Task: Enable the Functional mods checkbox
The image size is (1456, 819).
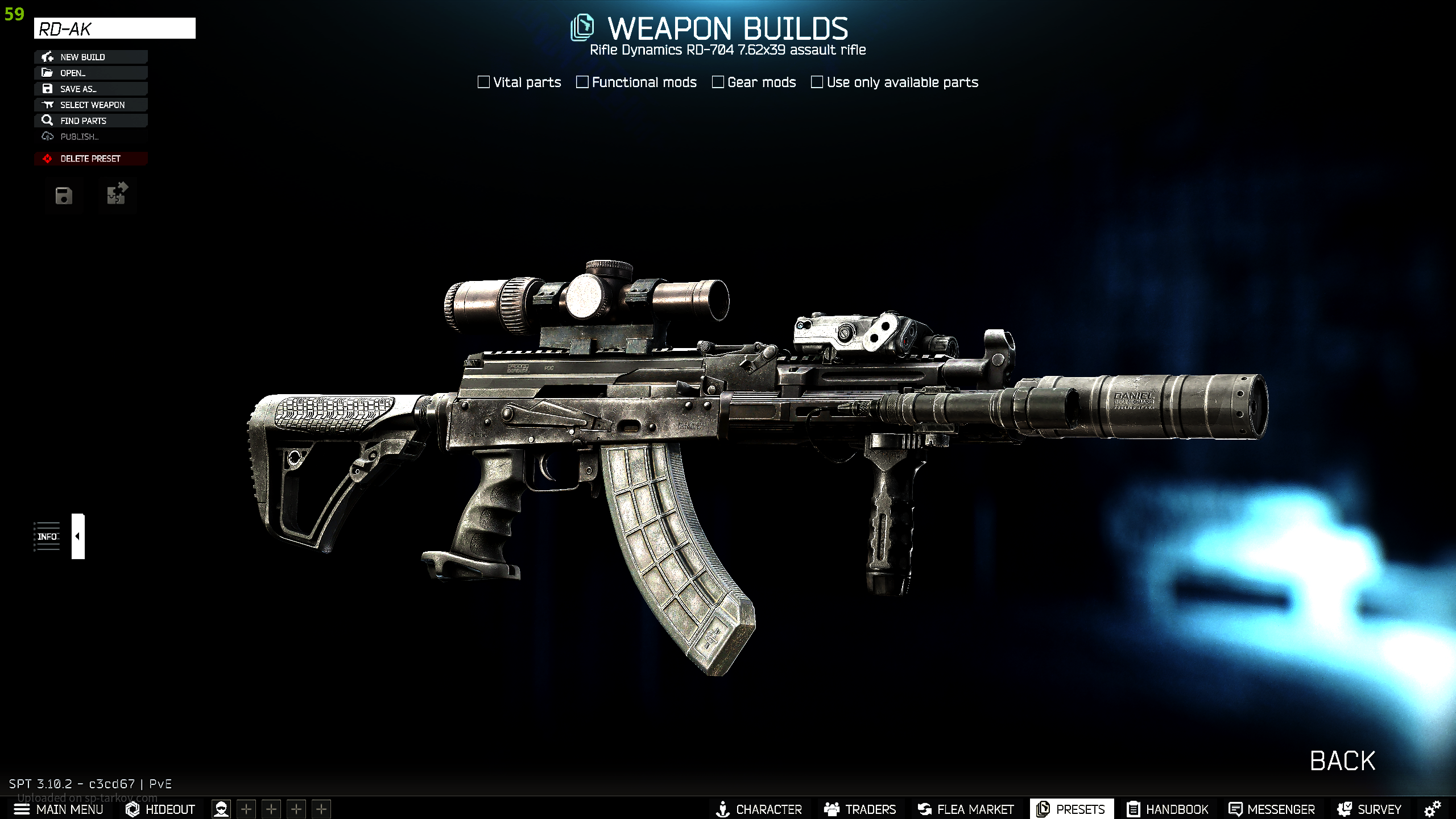Action: (x=582, y=82)
